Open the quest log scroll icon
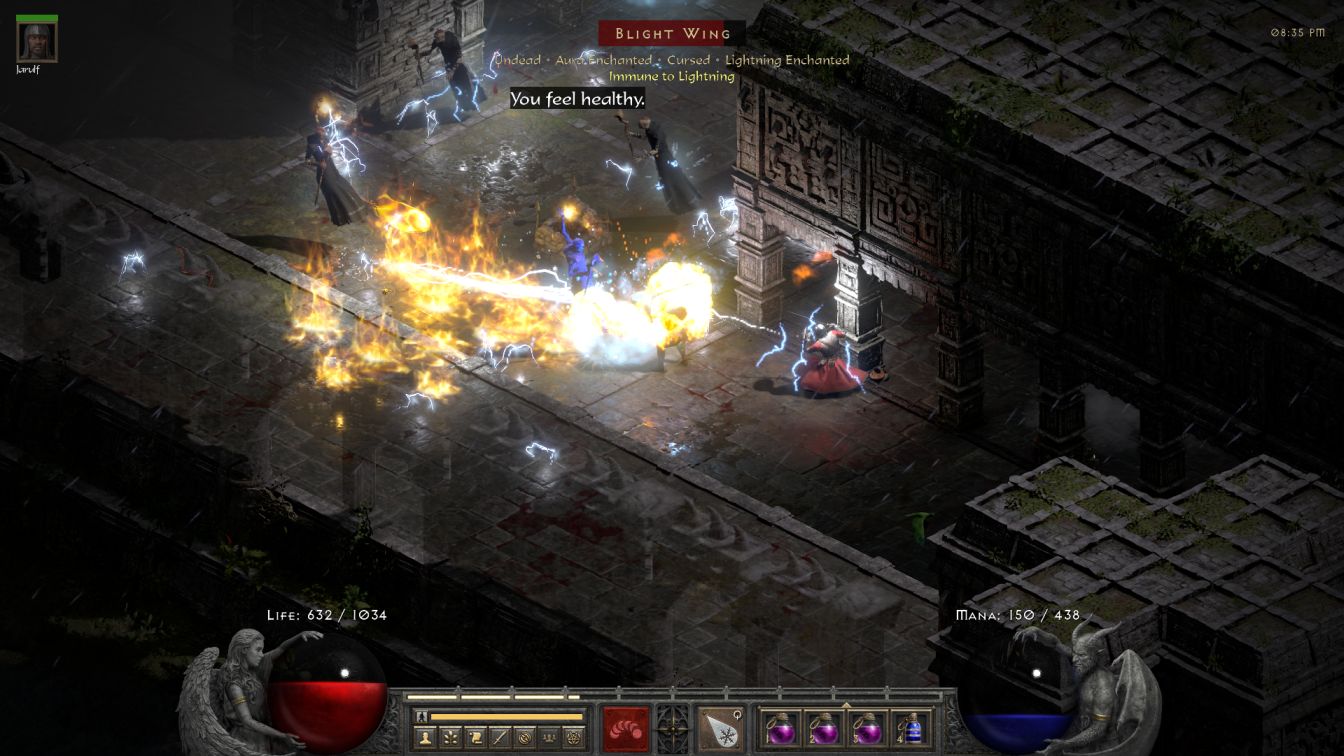1344x756 pixels. 476,739
